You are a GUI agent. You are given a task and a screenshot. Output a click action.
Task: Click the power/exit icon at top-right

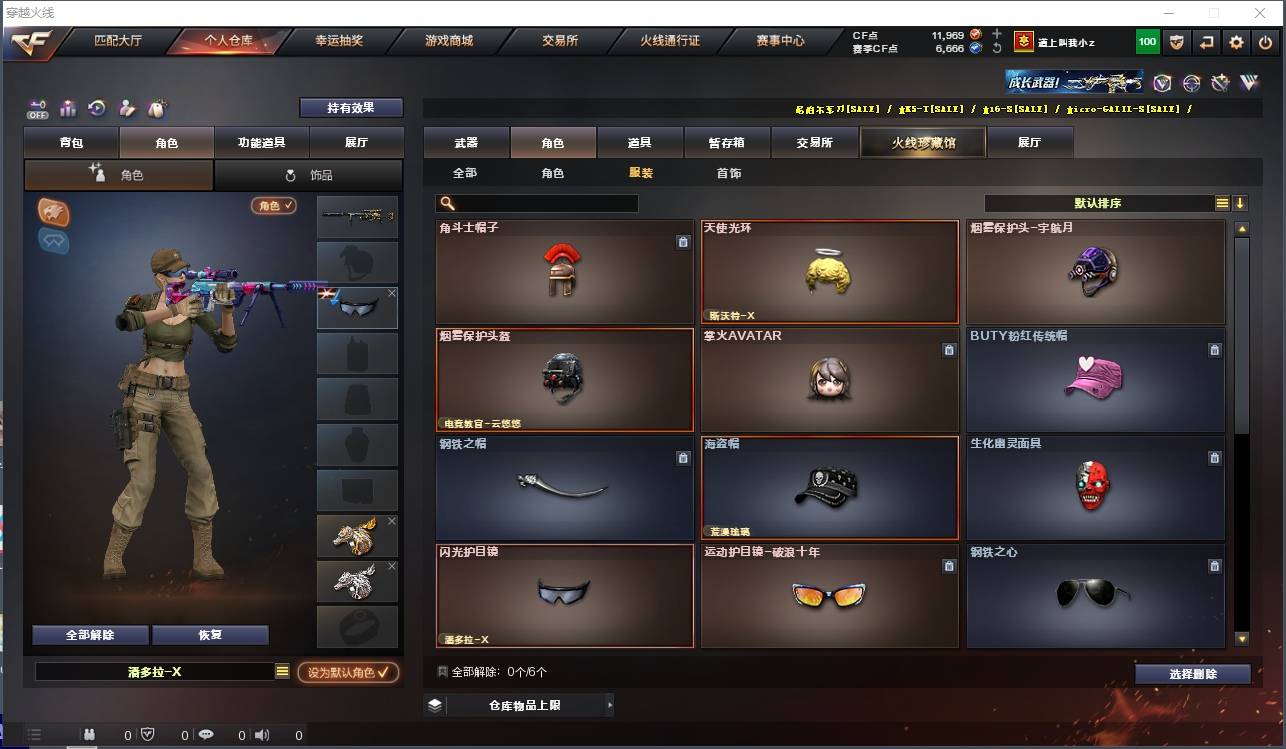coord(1266,42)
